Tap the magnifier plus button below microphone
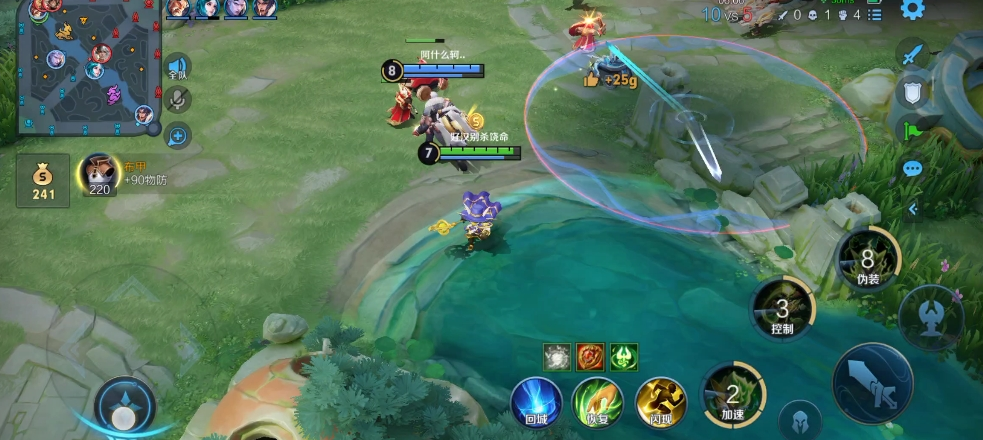Viewport: 983px width, 440px height. click(x=178, y=134)
